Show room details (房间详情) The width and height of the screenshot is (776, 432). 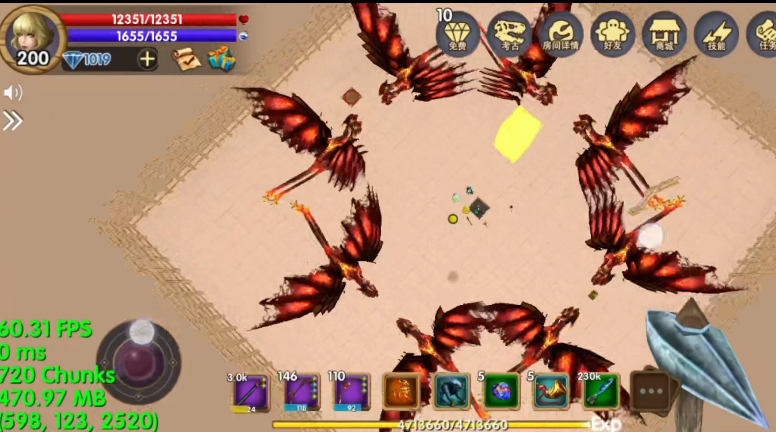pos(561,35)
